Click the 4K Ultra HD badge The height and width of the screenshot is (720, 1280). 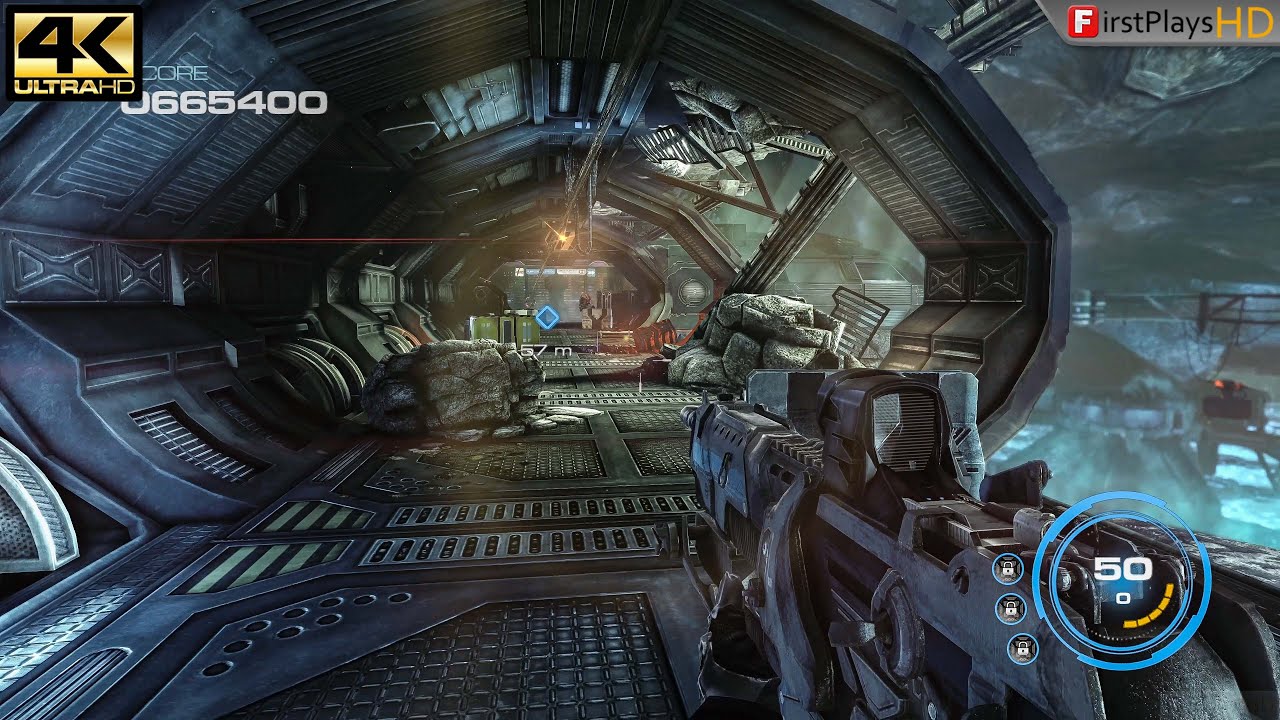pyautogui.click(x=73, y=53)
